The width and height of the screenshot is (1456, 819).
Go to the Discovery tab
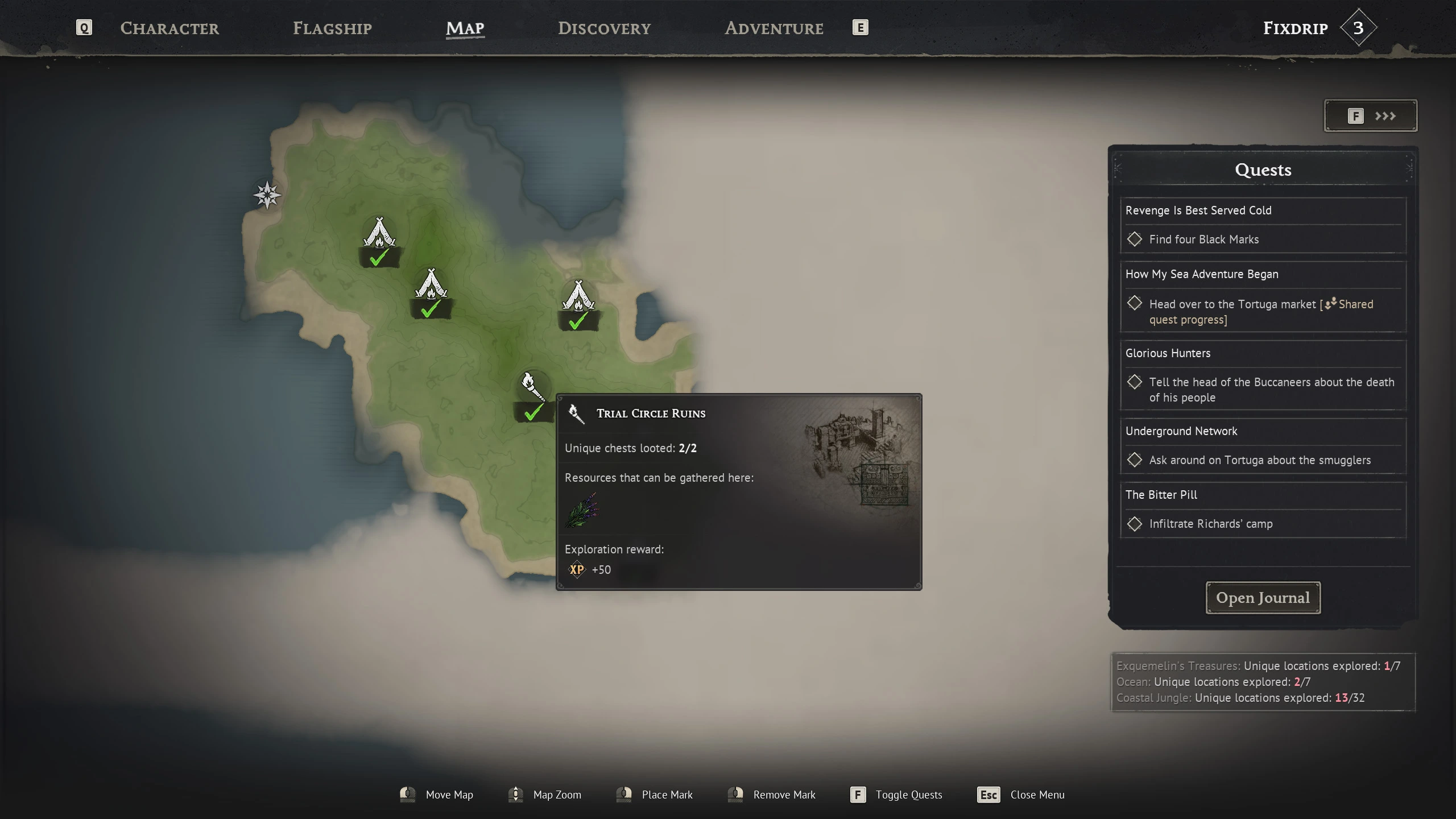coord(604,28)
